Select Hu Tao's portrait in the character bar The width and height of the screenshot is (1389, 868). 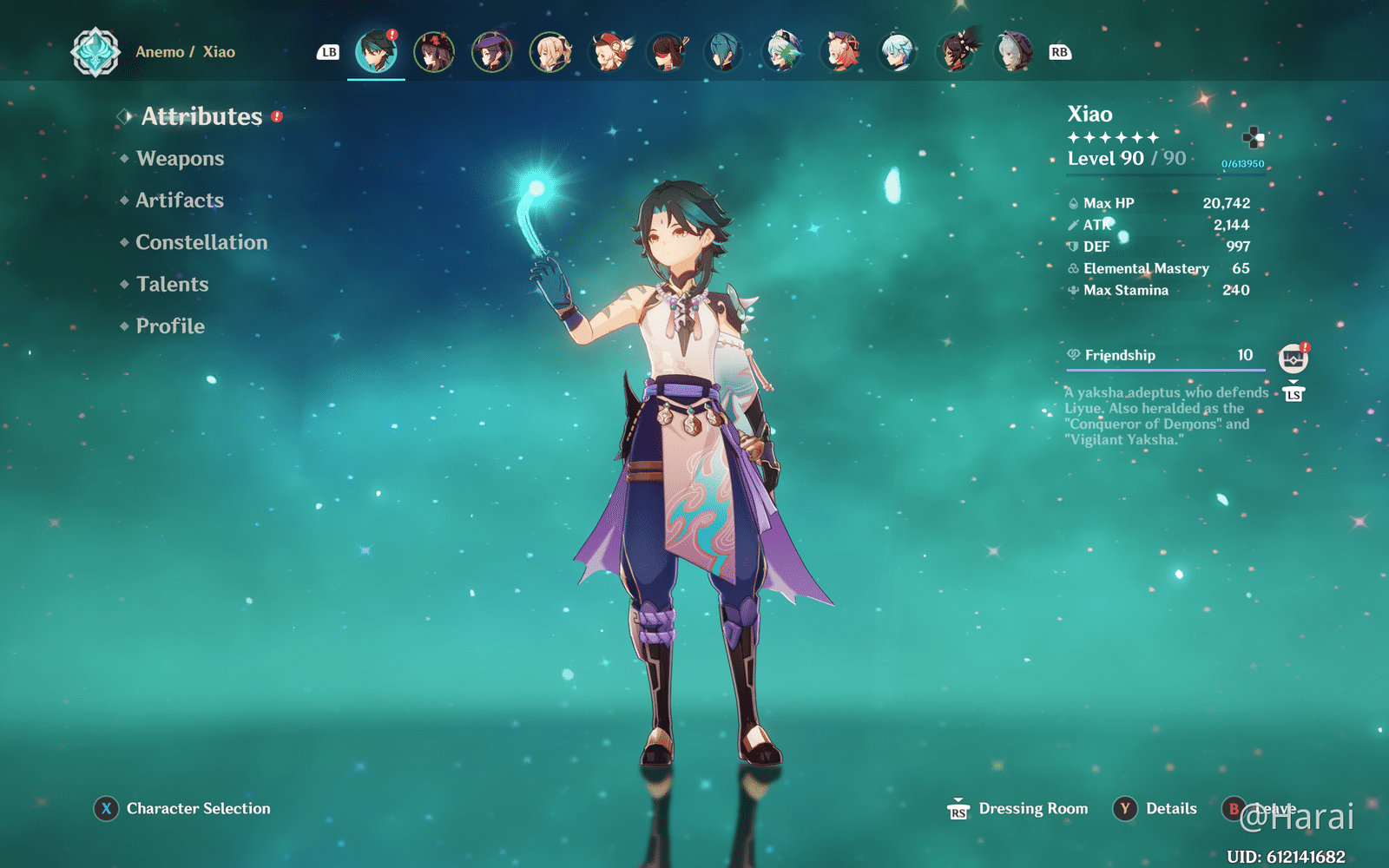point(434,52)
